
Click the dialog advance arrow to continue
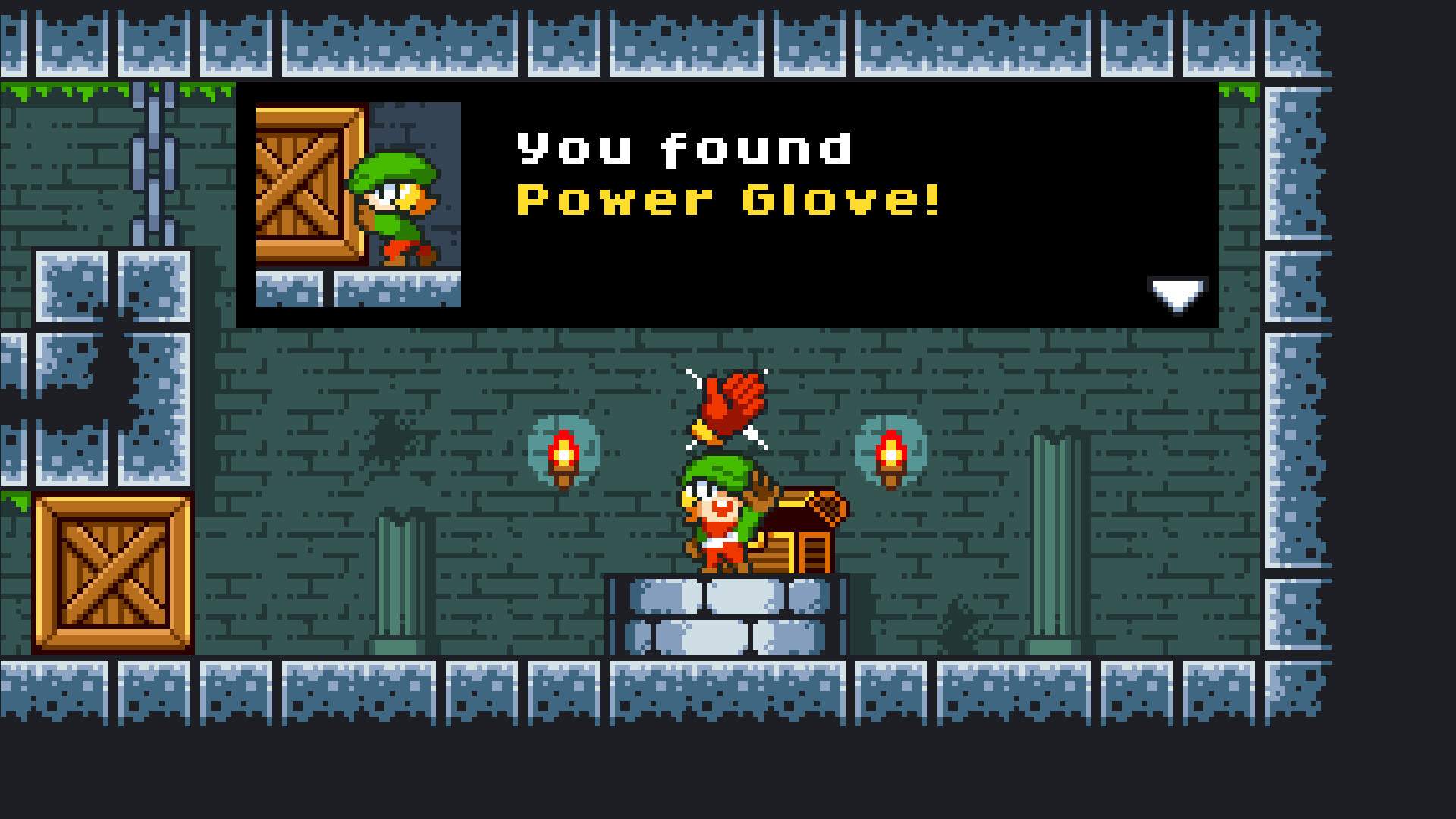(1176, 294)
